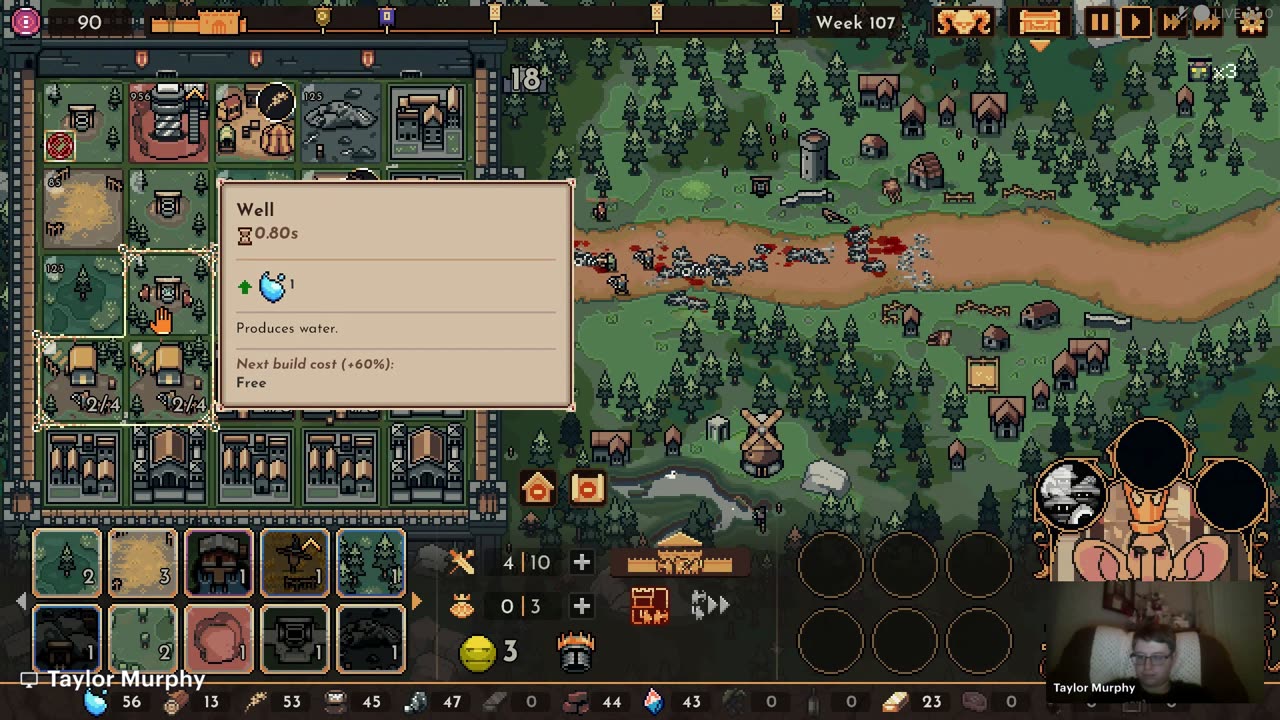1280x720 pixels.
Task: Select the wheat field tile in the grid
Action: [x=83, y=210]
